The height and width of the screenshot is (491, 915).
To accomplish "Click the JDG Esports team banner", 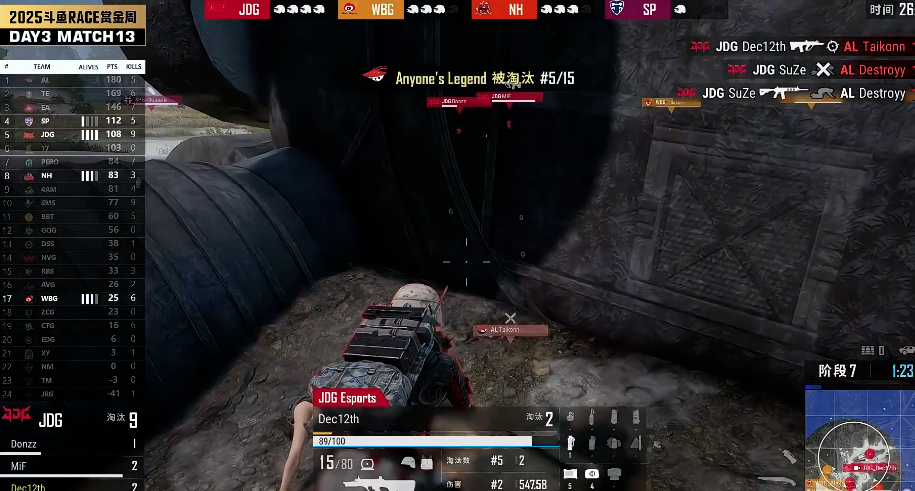I will pyautogui.click(x=348, y=398).
